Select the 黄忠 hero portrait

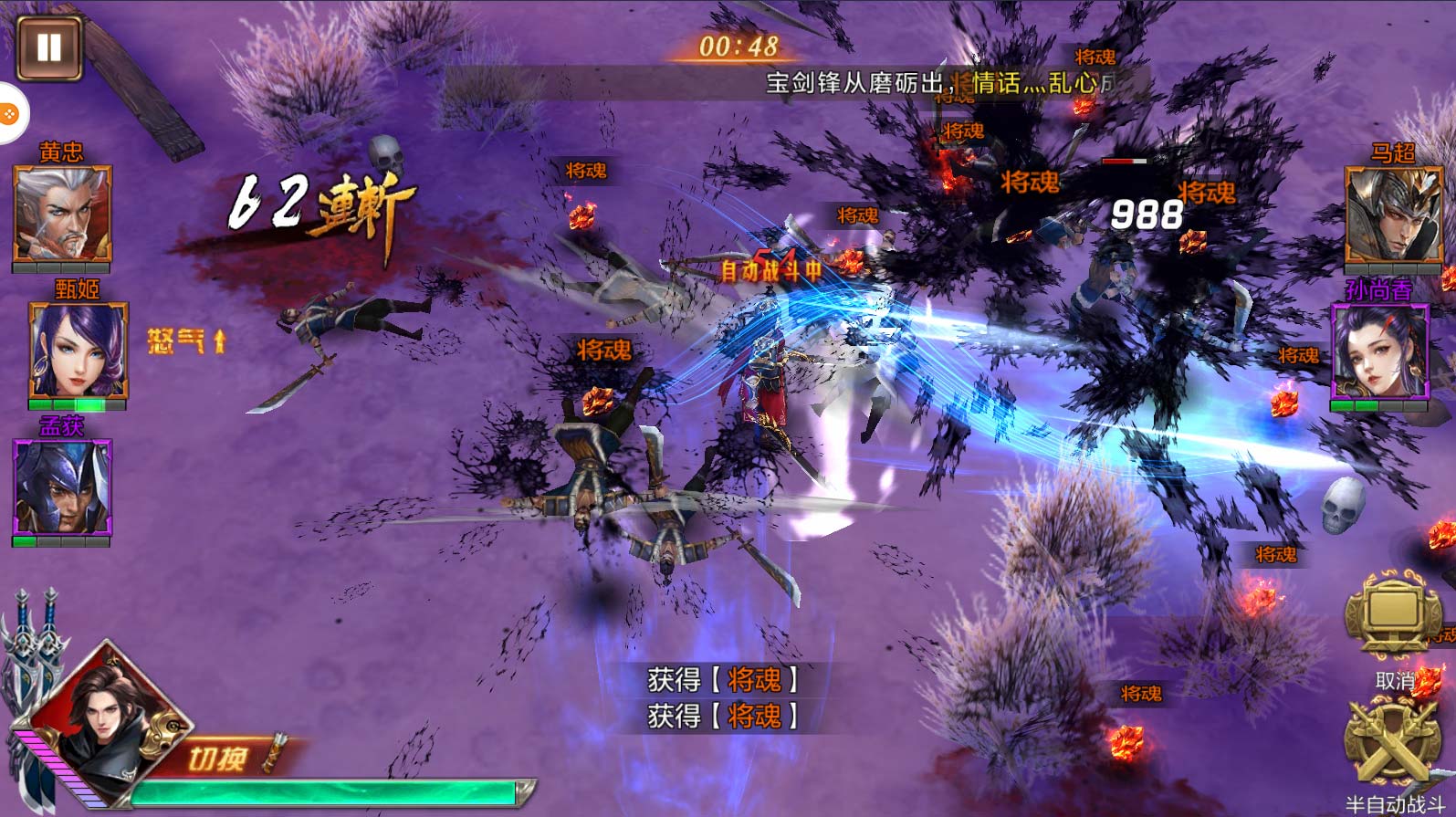point(62,215)
